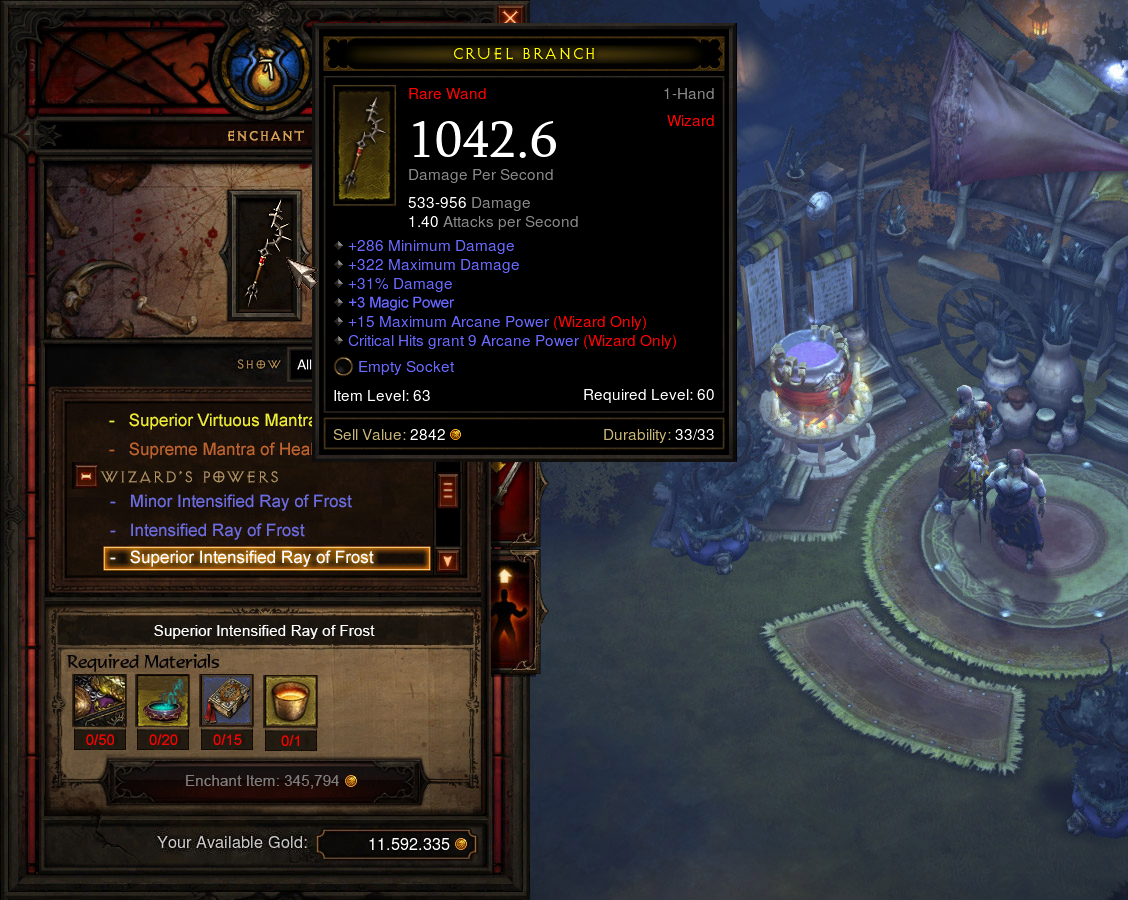Pick the Intensified Ray of Frost entry

(217, 530)
